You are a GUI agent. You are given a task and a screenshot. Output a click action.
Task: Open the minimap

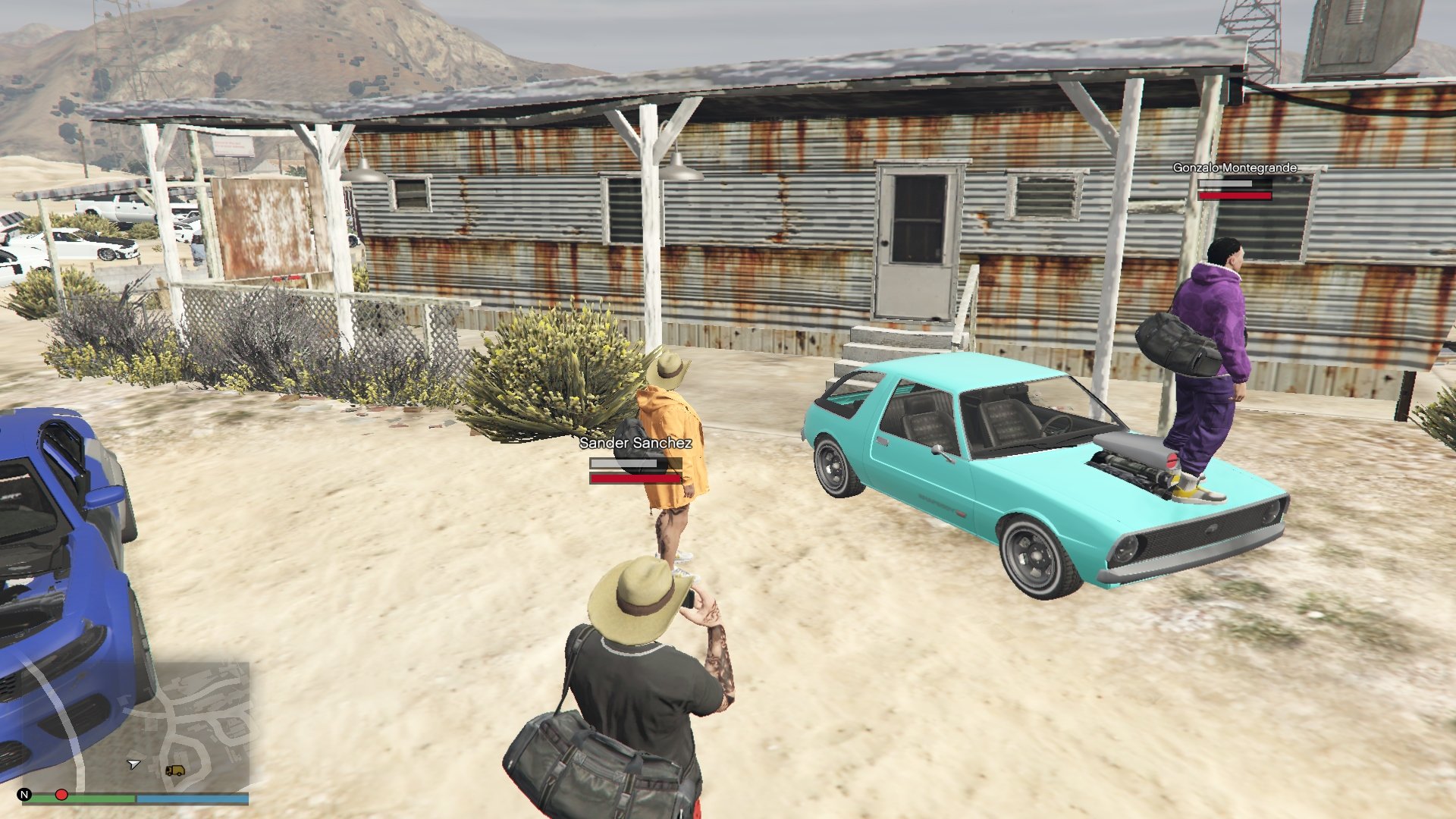136,728
